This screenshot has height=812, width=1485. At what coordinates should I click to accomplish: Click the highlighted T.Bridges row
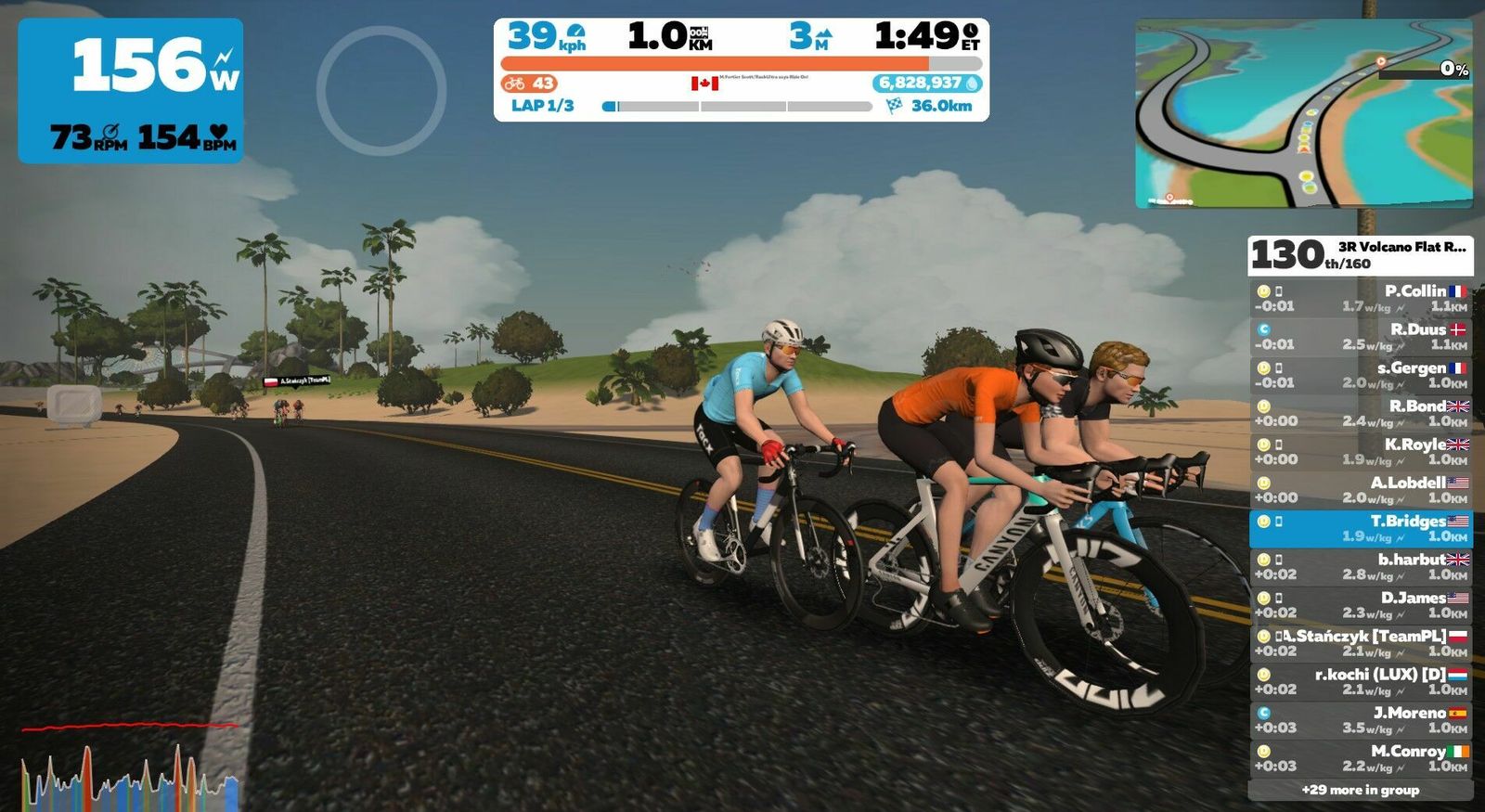[x=1360, y=528]
